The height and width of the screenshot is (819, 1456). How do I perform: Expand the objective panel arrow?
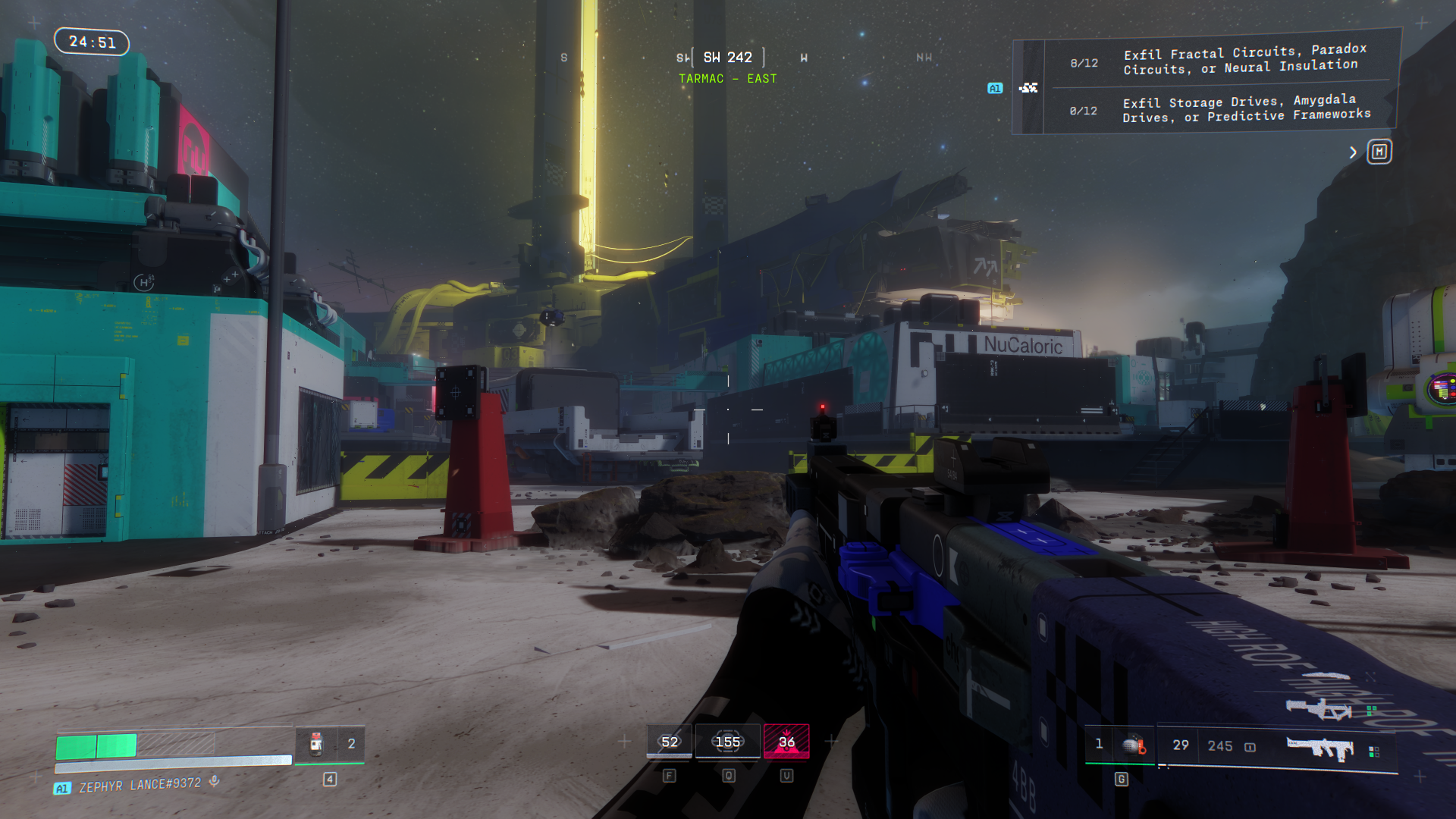coord(1353,152)
